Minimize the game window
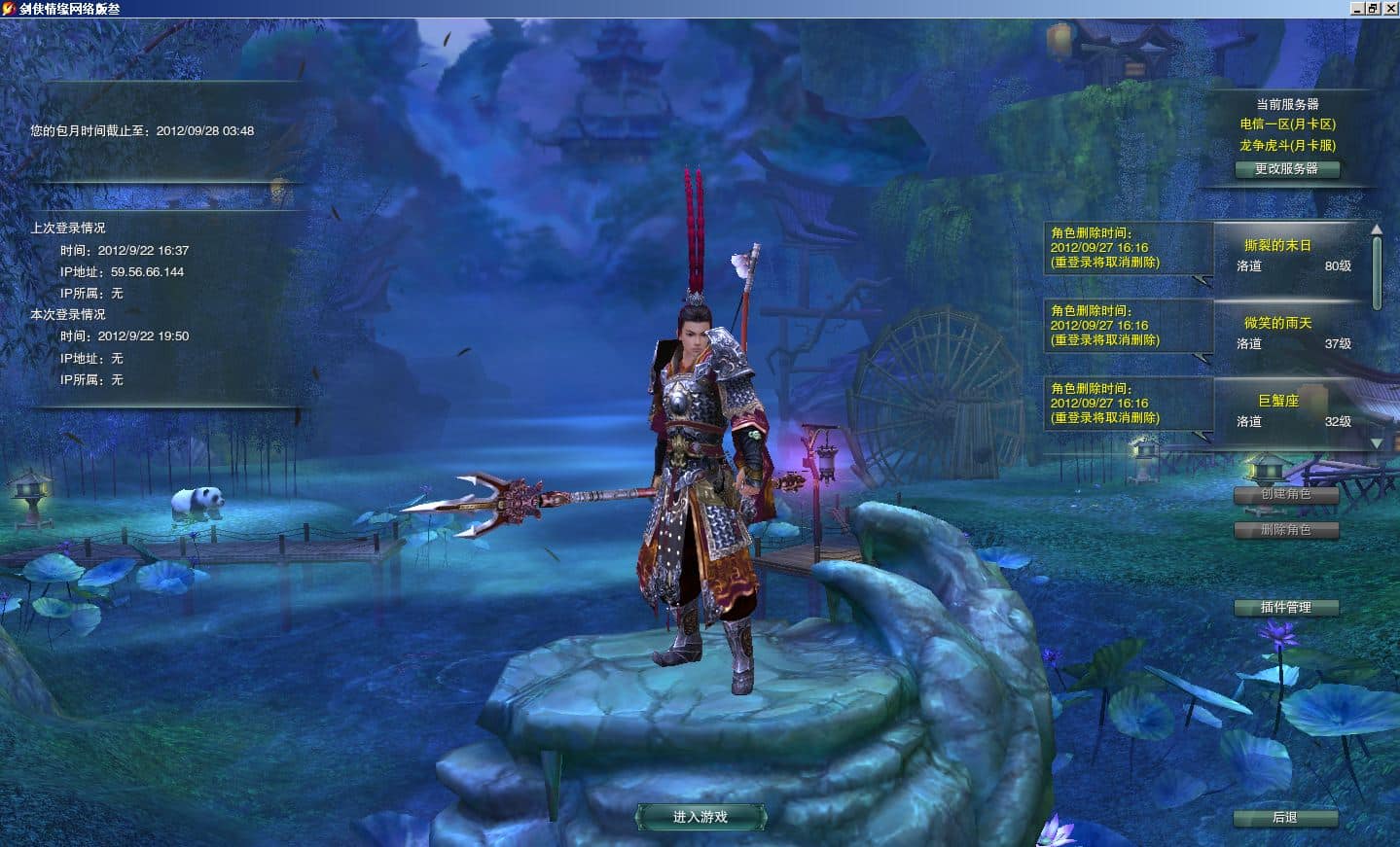1400x847 pixels. coord(1357,8)
